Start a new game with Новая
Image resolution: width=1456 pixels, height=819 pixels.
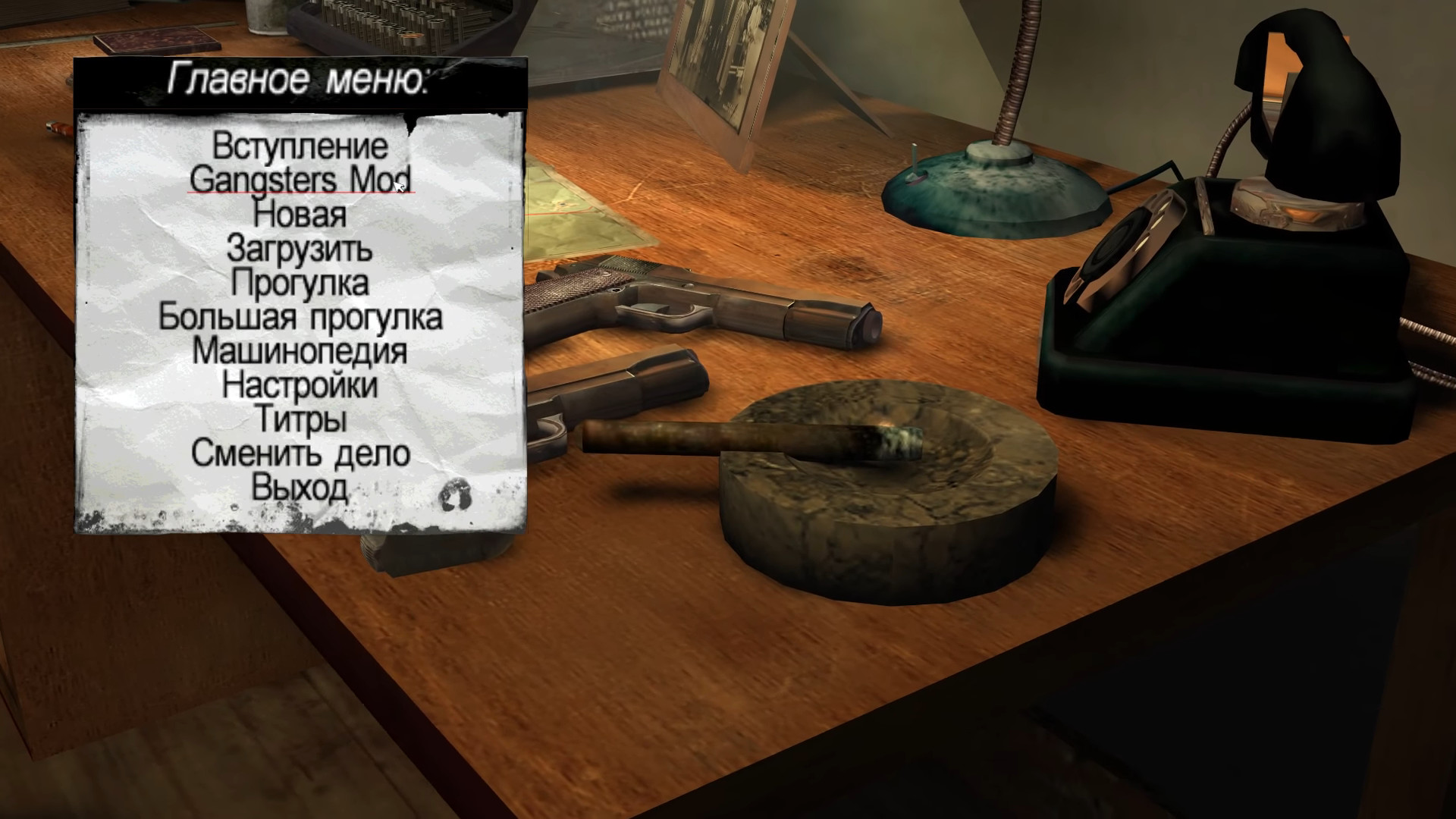[x=300, y=214]
